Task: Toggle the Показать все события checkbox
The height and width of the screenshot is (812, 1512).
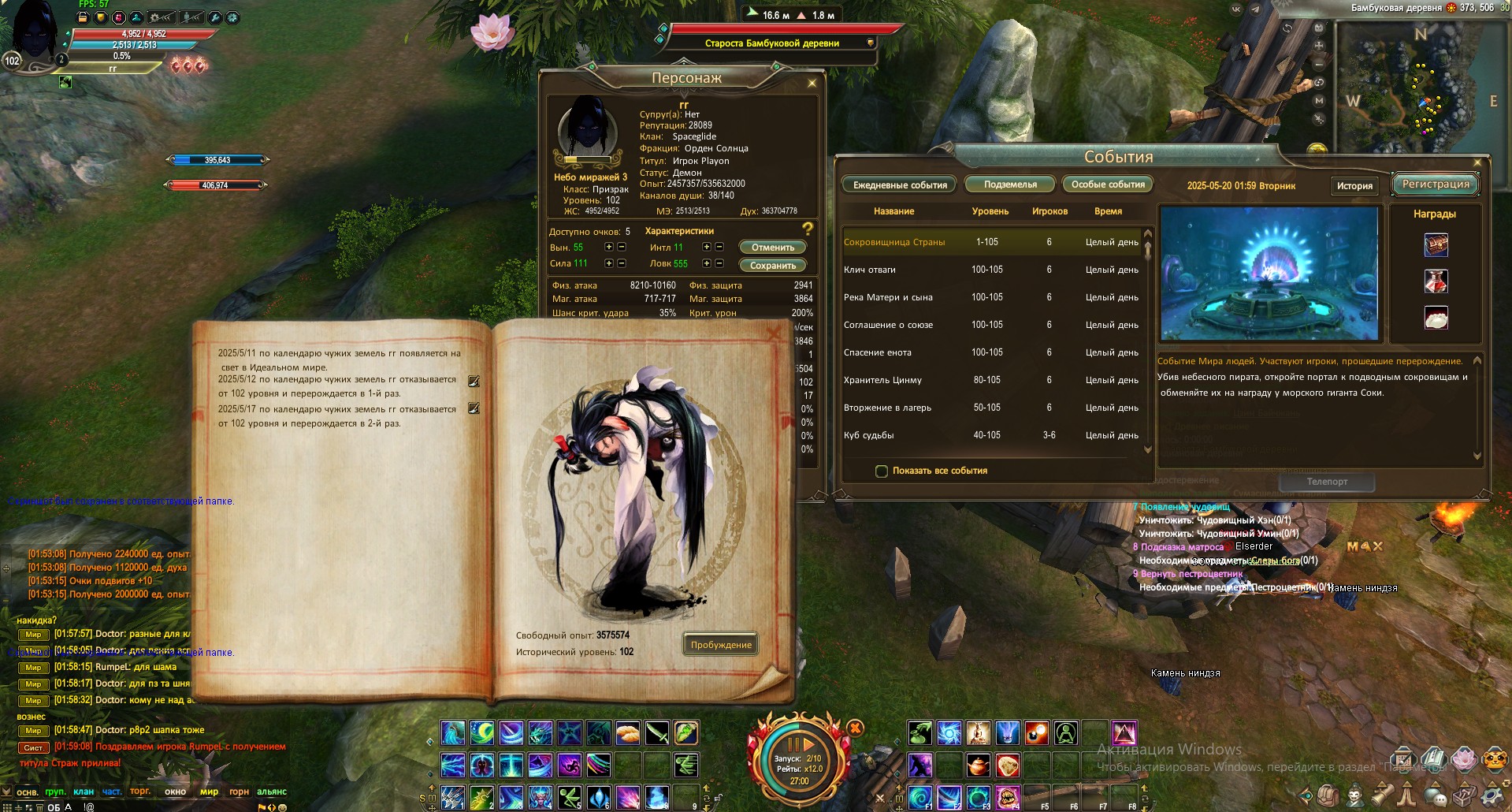Action: tap(882, 471)
